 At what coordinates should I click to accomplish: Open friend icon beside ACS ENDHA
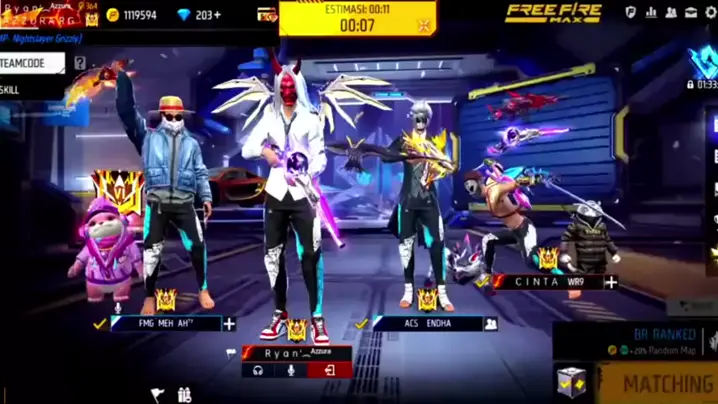[x=491, y=324]
